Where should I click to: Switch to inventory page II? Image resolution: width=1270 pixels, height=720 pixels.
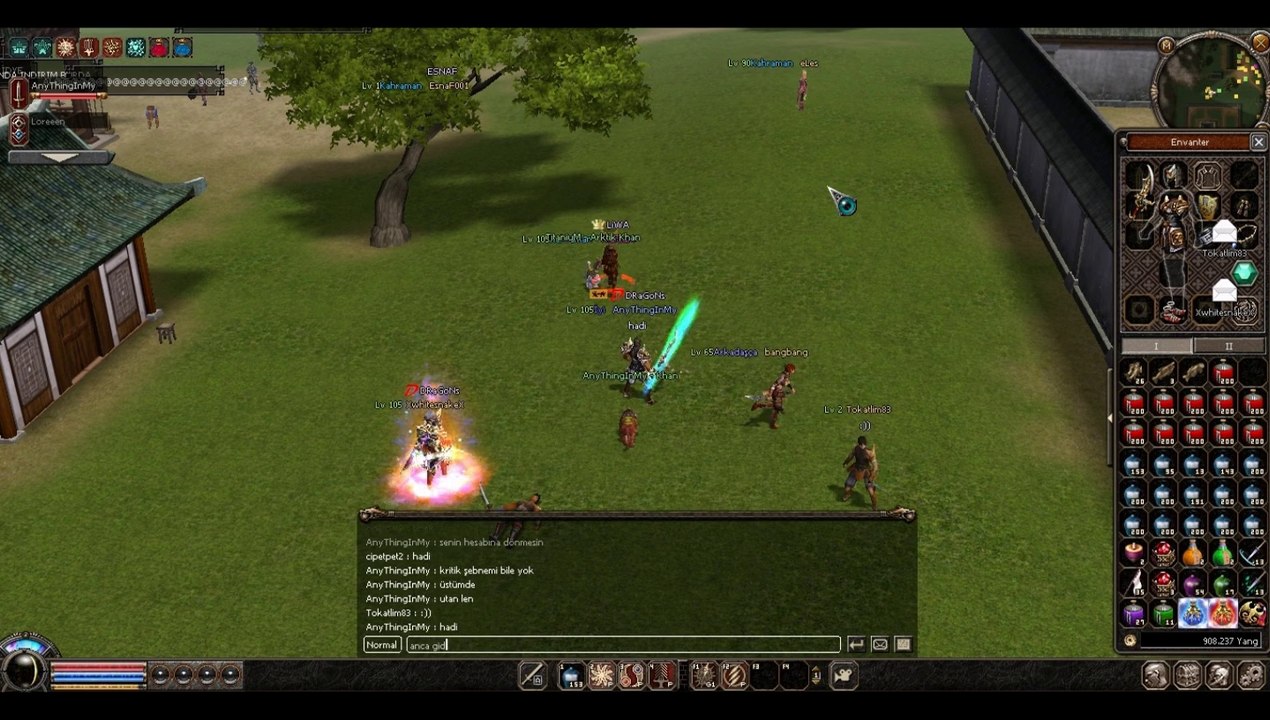pyautogui.click(x=1228, y=346)
